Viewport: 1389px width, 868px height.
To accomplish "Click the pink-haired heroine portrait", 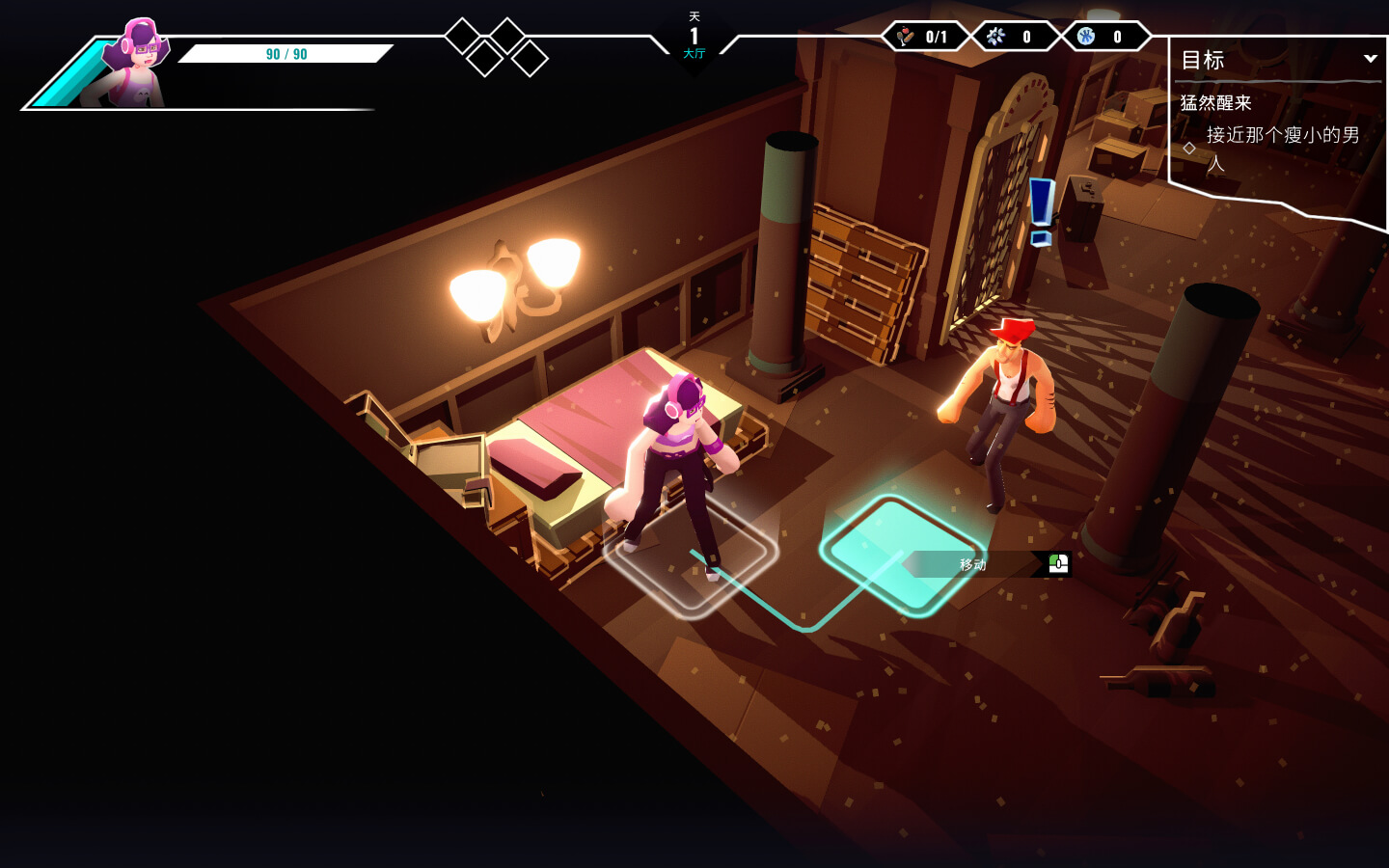I will tap(134, 64).
